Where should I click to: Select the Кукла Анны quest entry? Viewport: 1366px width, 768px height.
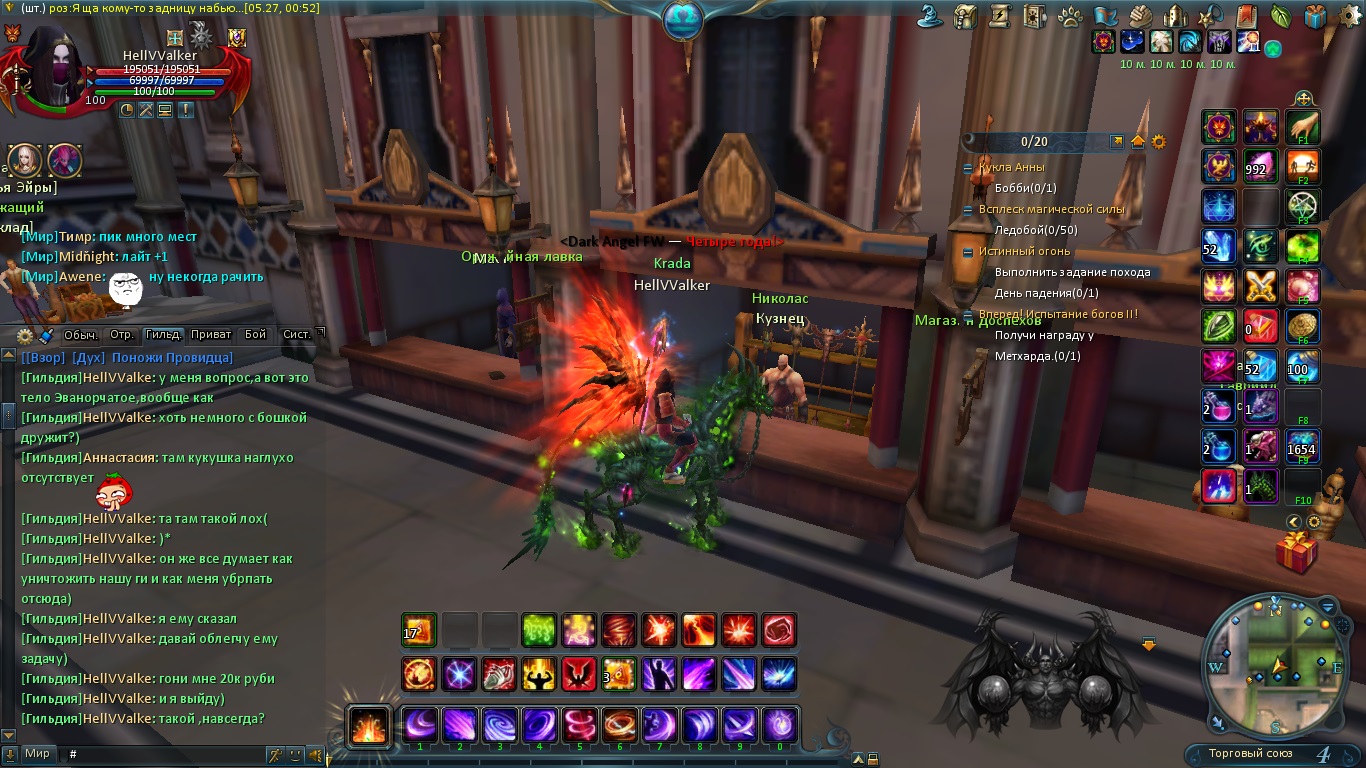pyautogui.click(x=1012, y=167)
